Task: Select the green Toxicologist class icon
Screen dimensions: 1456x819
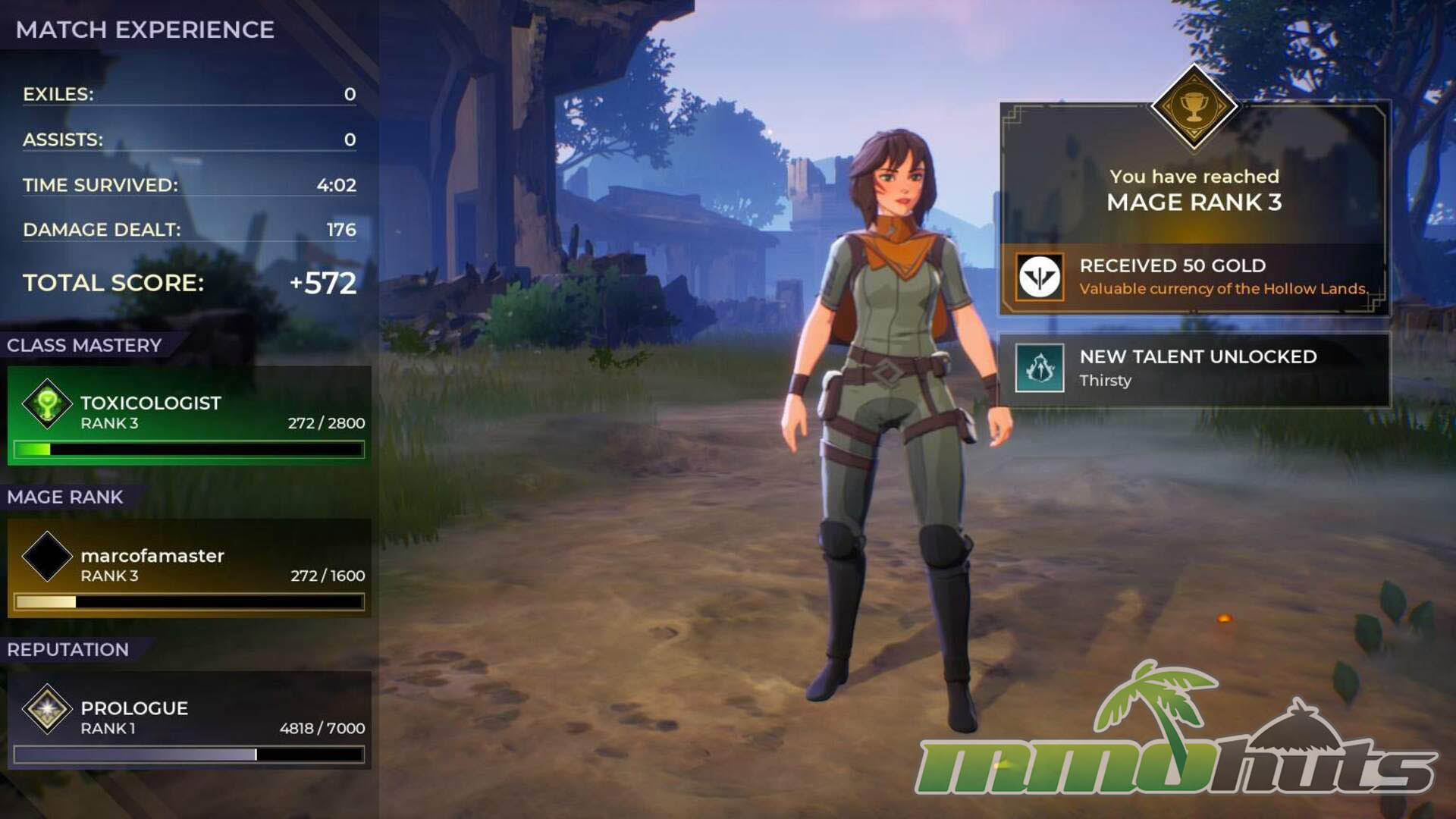Action: coord(47,403)
